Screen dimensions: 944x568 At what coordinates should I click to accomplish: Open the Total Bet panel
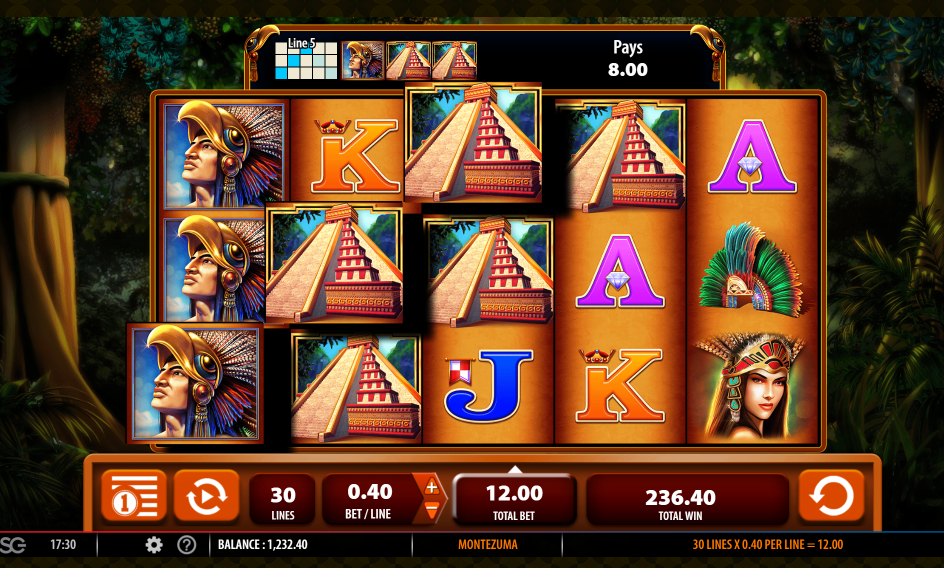(x=514, y=499)
